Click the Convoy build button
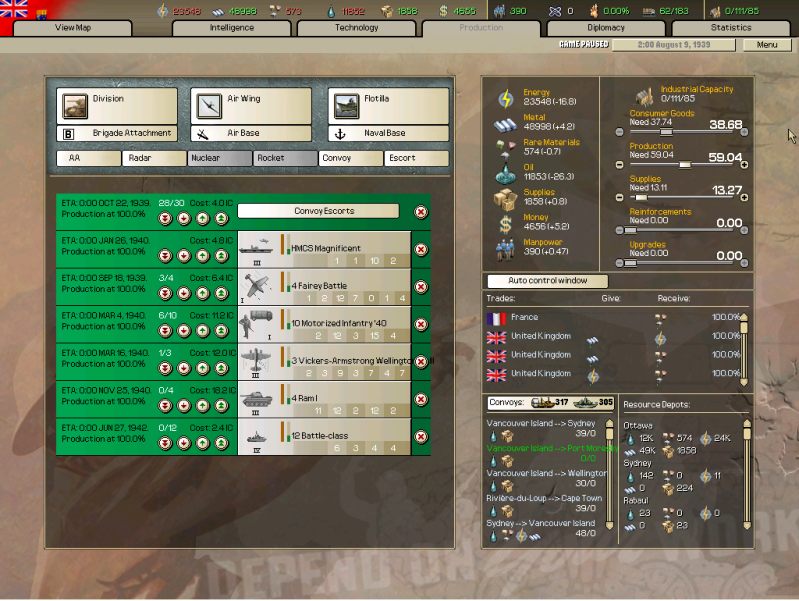799x601 pixels. 351,158
